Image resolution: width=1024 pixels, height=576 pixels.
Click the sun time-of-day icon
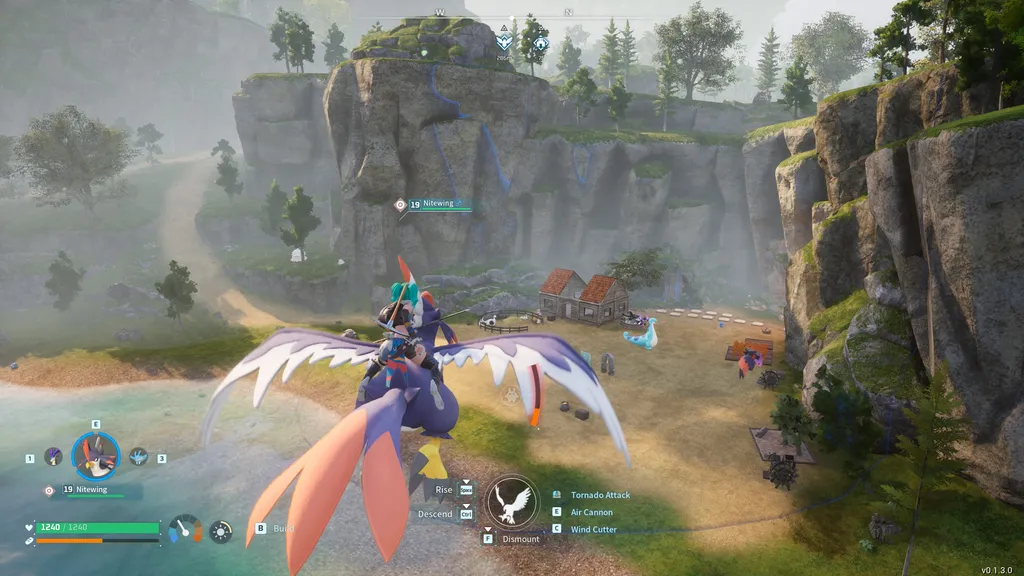[x=221, y=531]
